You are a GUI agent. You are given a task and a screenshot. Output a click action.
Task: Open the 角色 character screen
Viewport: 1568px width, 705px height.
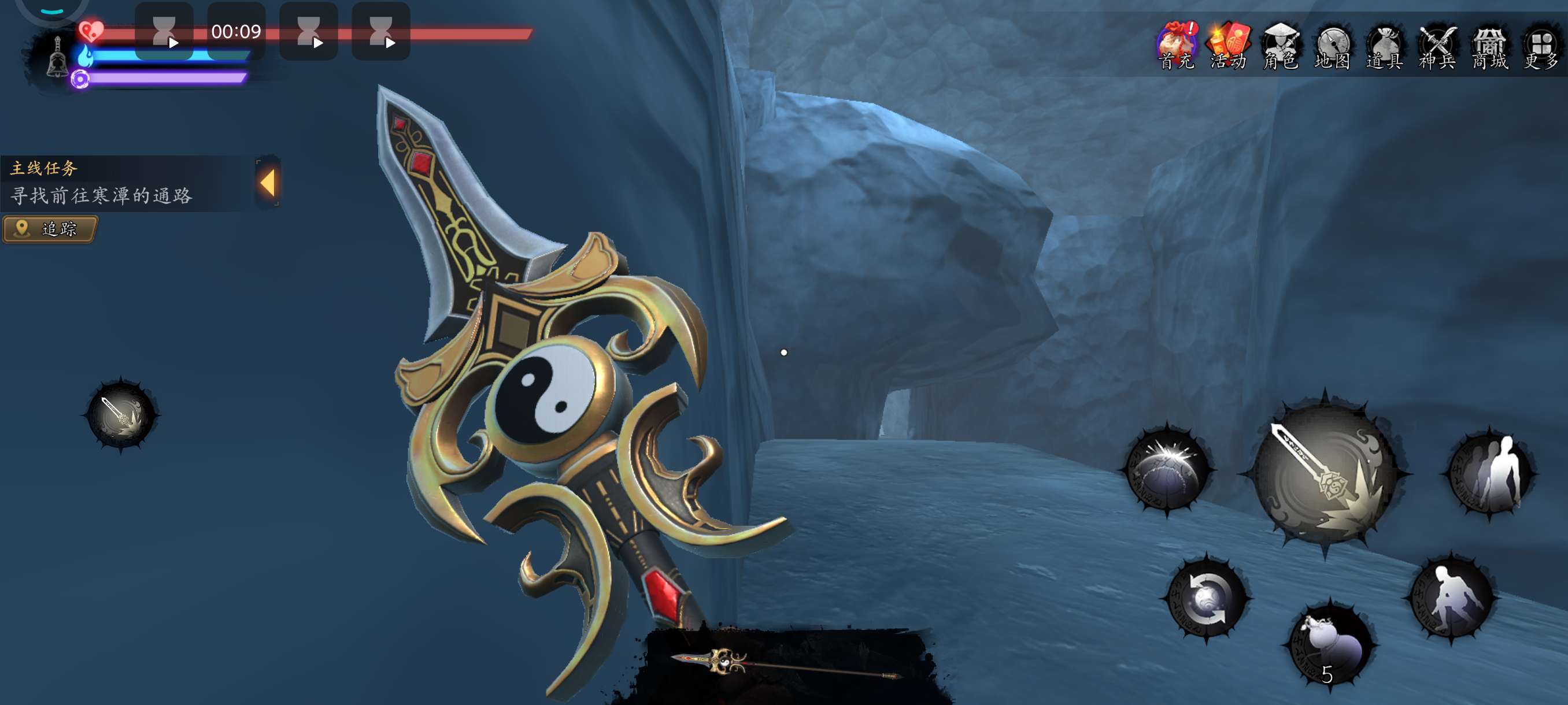pyautogui.click(x=1281, y=46)
